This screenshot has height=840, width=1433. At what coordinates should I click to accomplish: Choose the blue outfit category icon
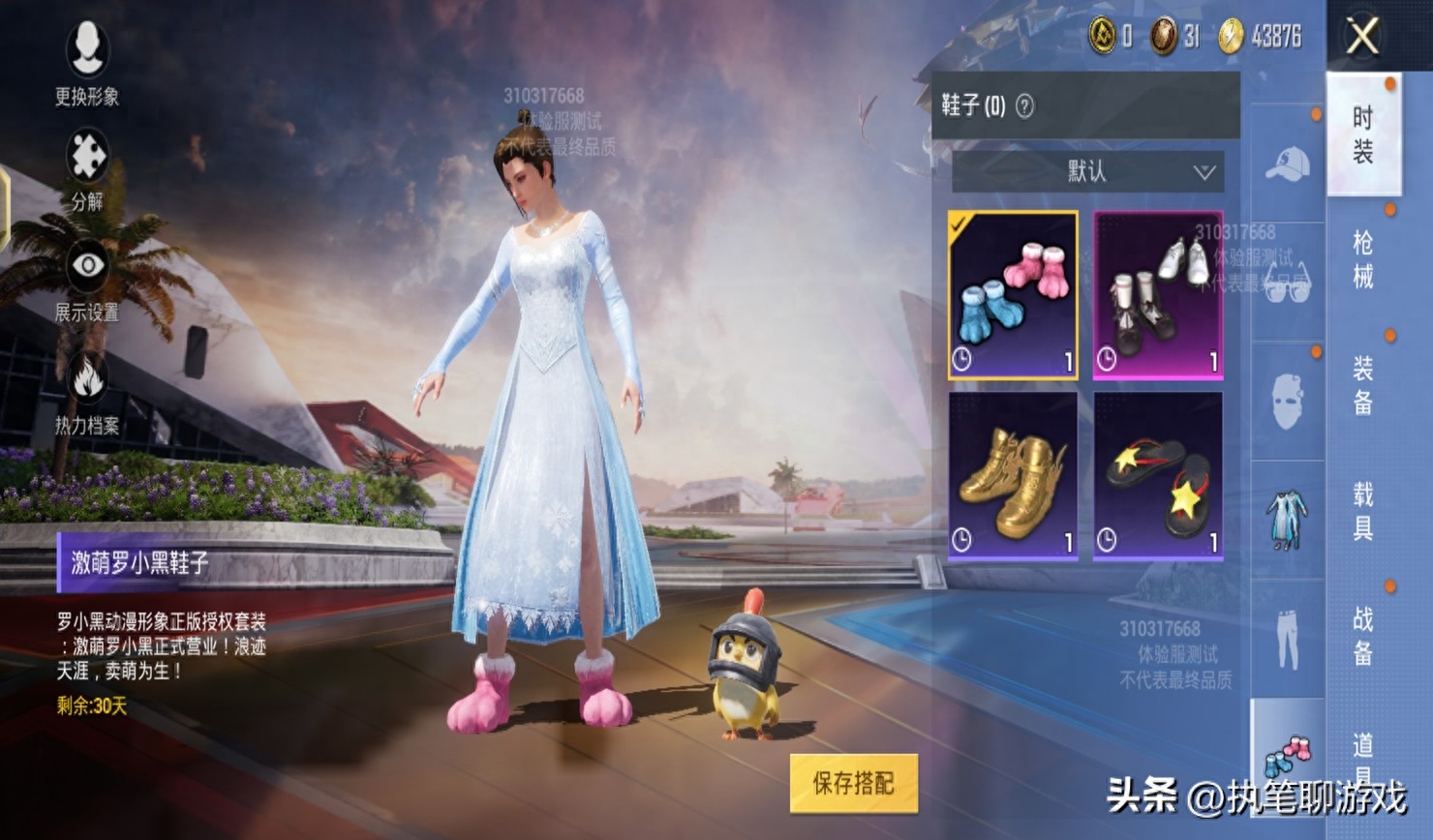tap(1287, 520)
